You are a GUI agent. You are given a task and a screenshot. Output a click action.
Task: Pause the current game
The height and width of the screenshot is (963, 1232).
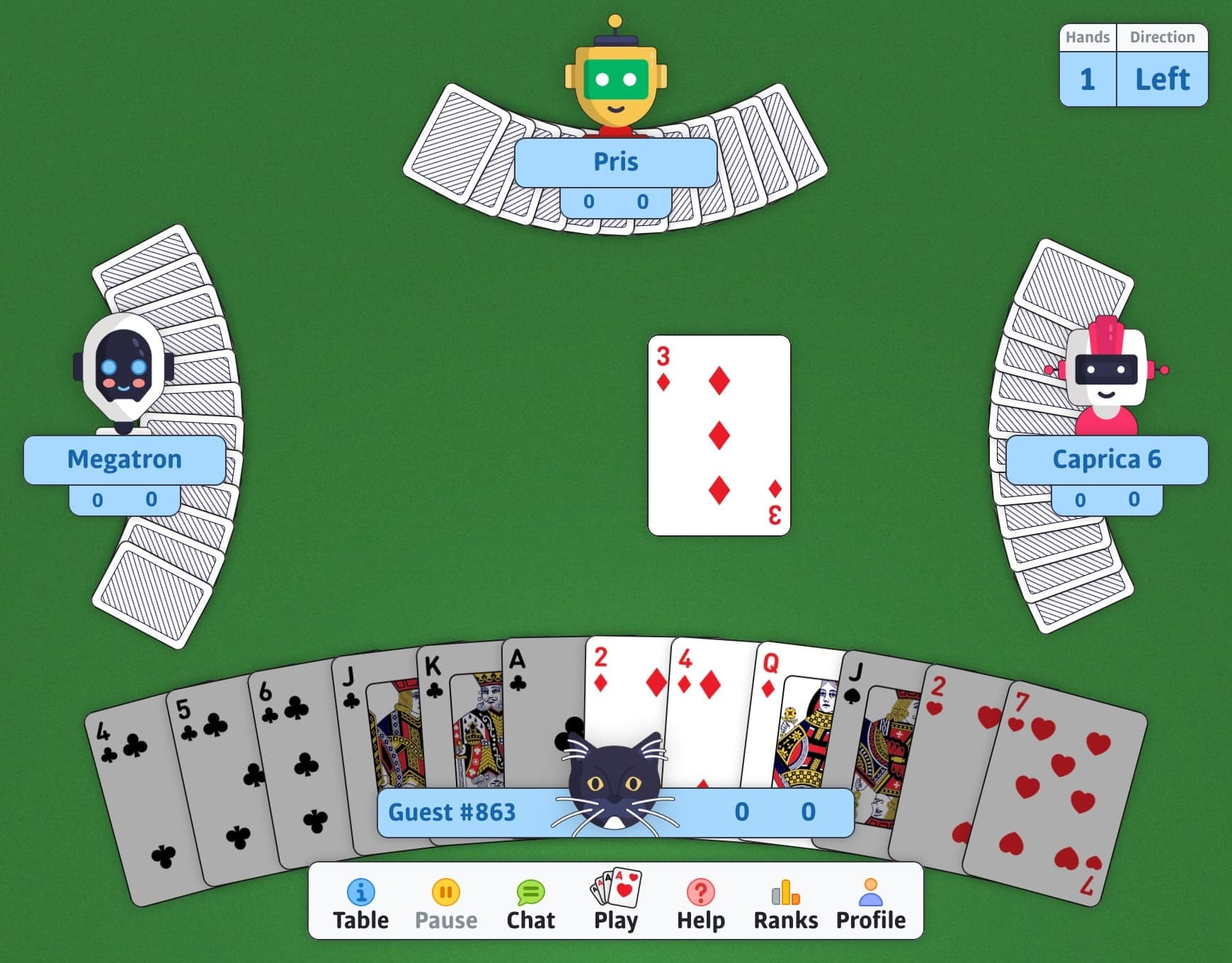(x=447, y=901)
